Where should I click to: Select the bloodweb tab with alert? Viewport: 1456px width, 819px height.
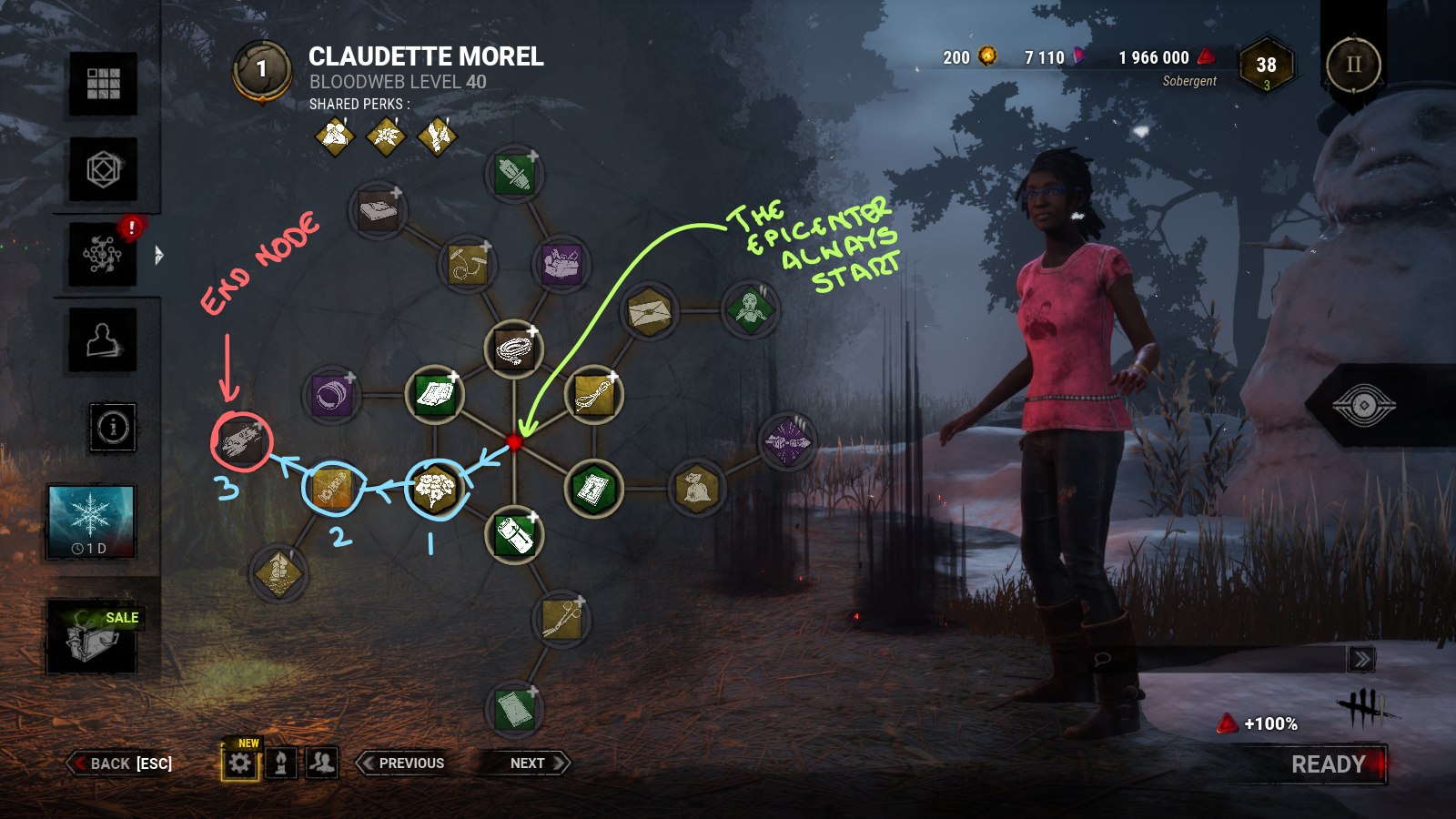(103, 255)
